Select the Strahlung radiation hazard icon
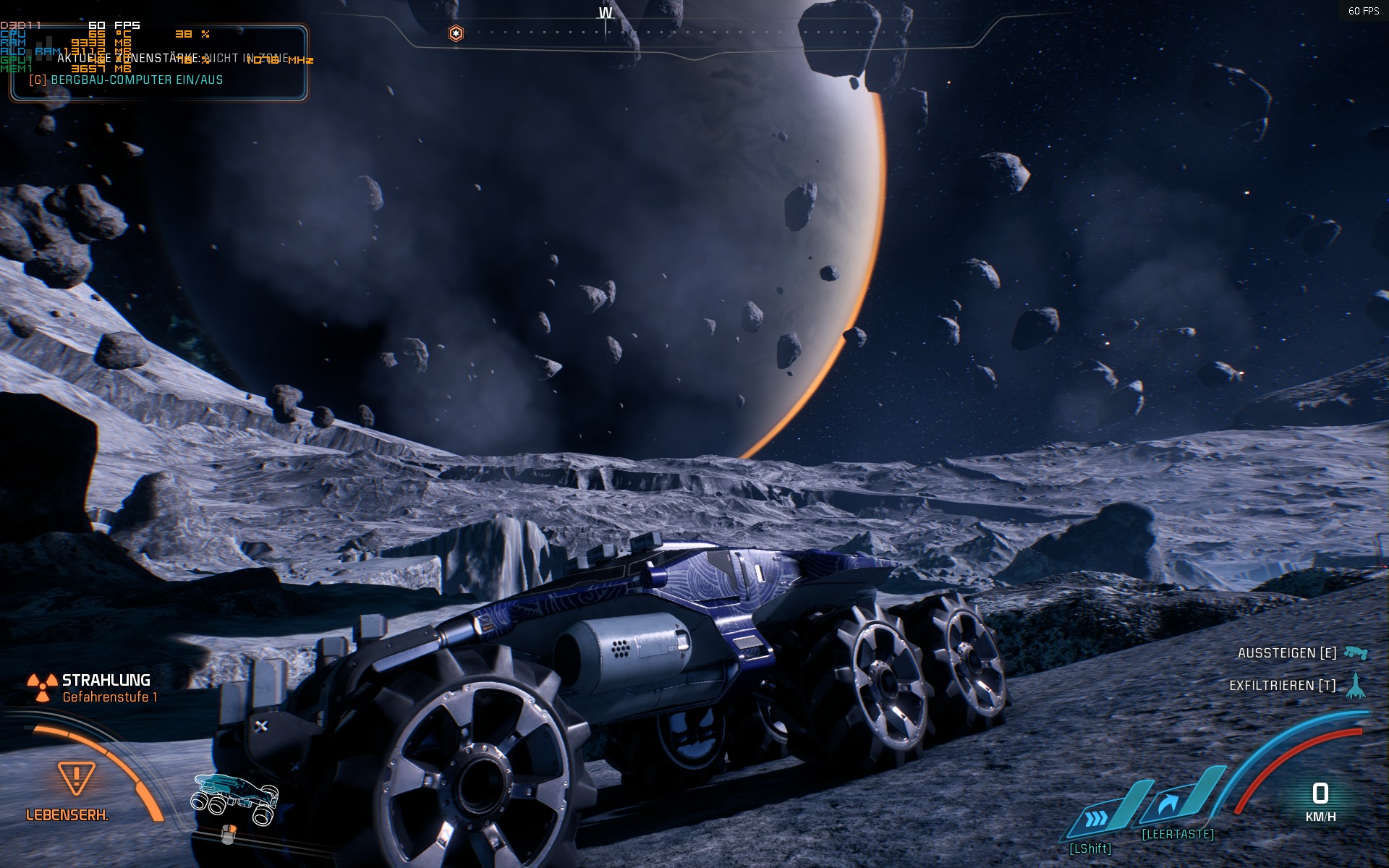The image size is (1389, 868). (x=42, y=687)
